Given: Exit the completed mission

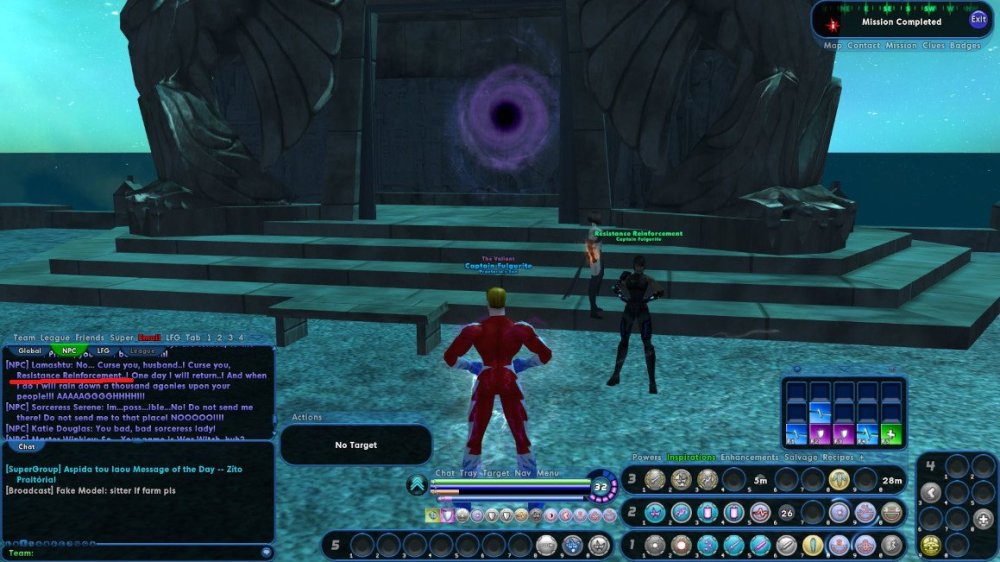Looking at the screenshot, I should [x=977, y=20].
